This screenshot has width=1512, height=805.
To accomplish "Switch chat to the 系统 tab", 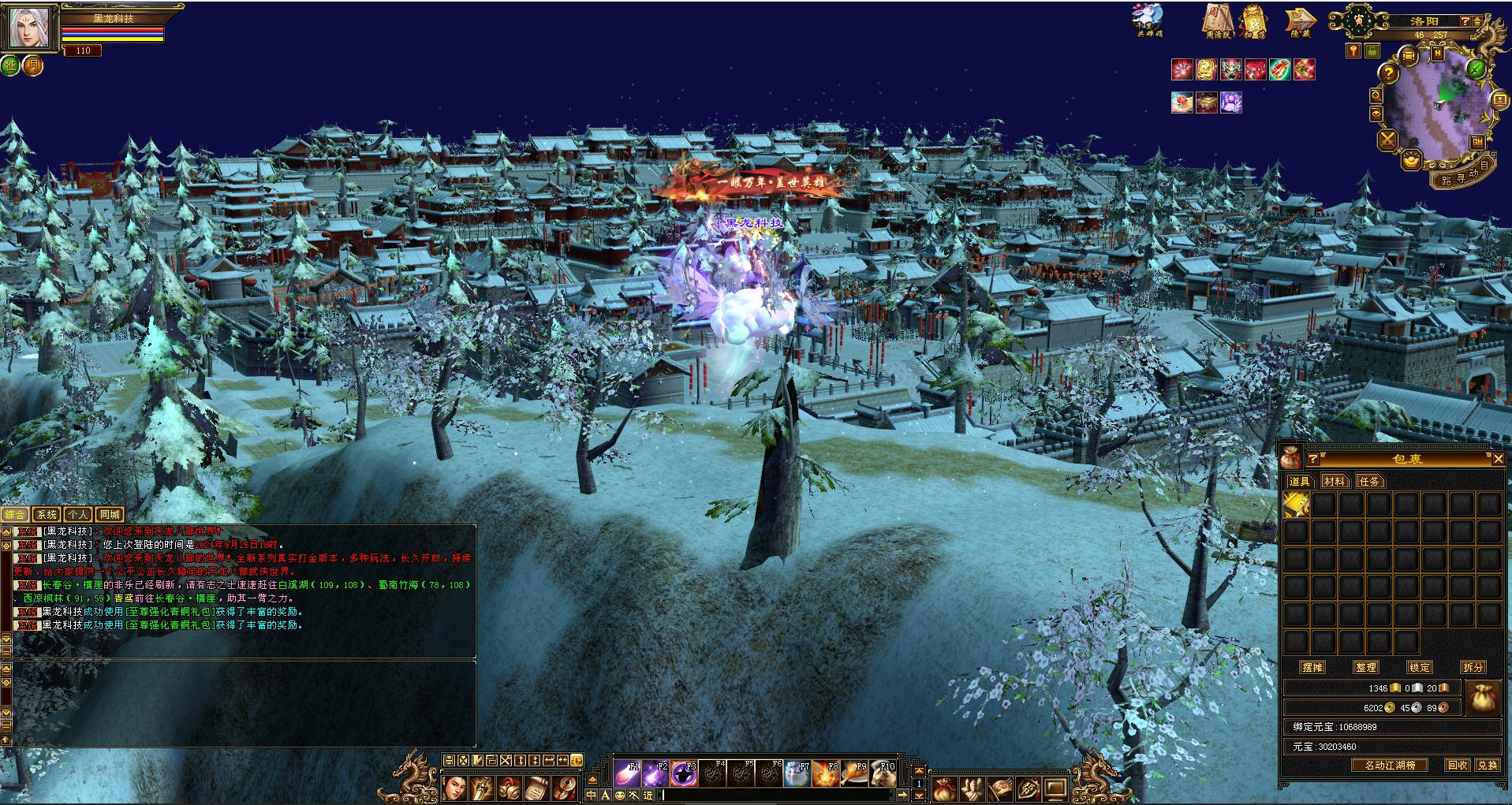I will click(47, 514).
